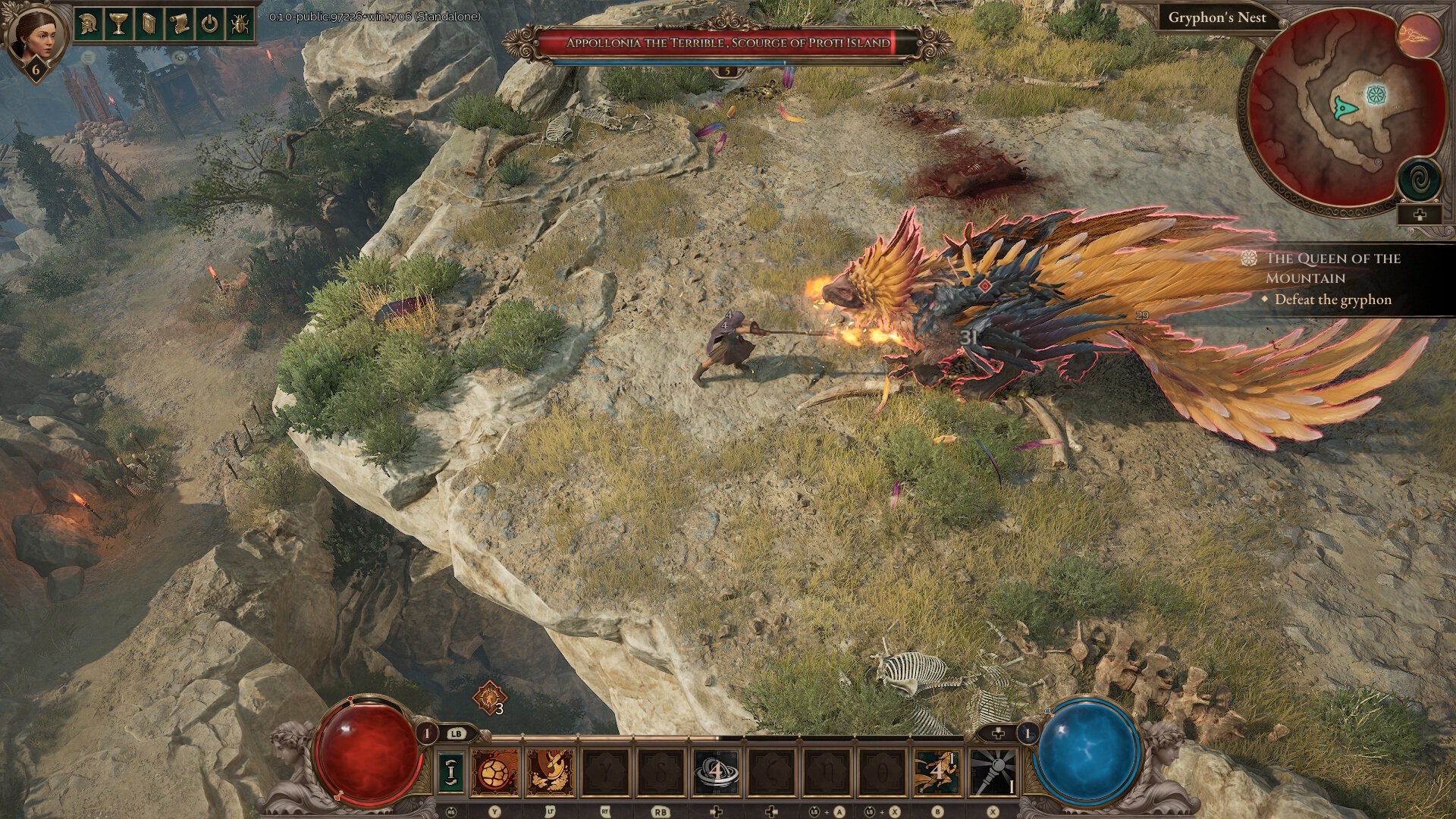Select the swirling vortex skill on cooldown
Viewport: 1456px width, 819px height.
(x=716, y=772)
